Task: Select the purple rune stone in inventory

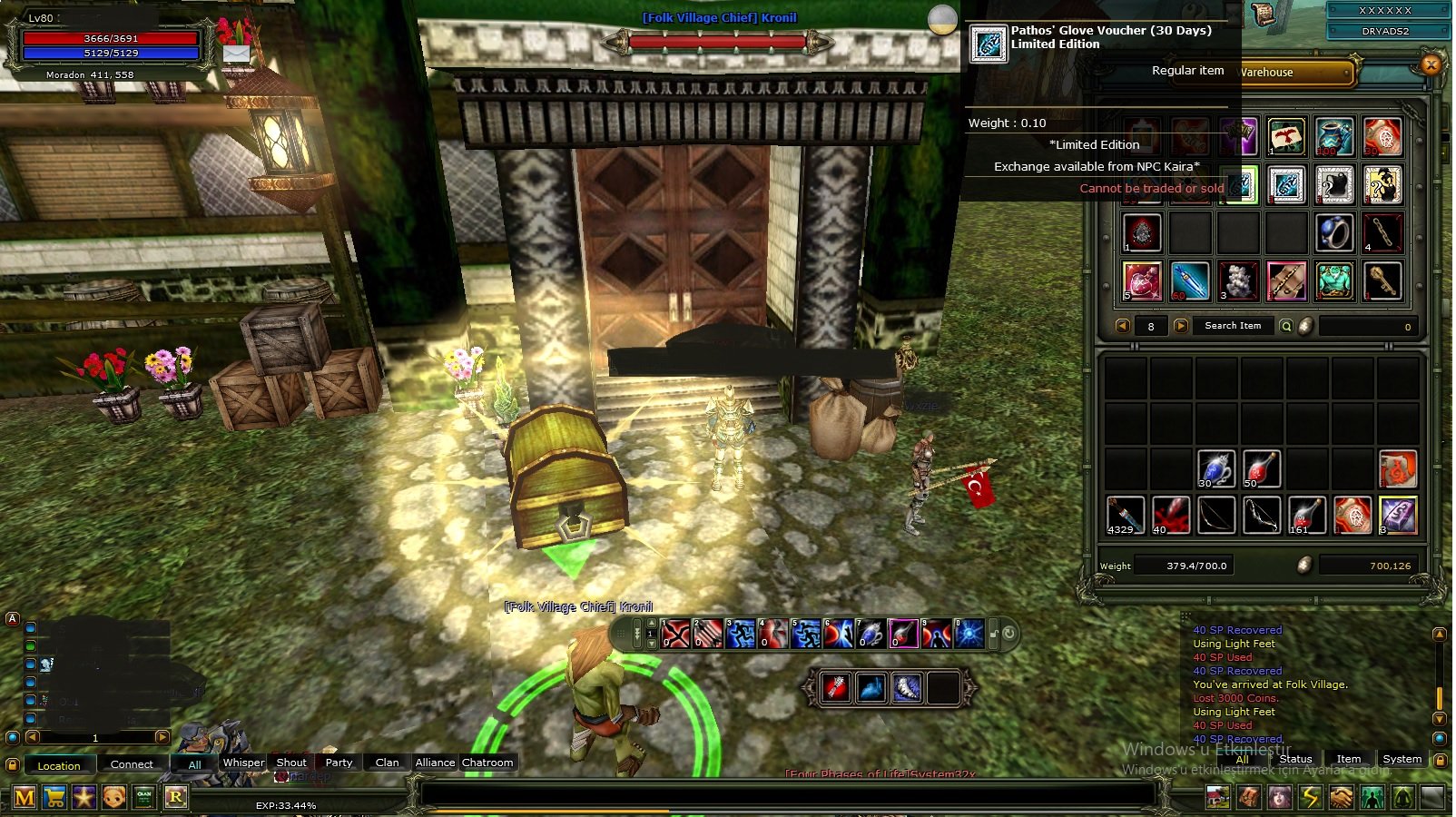Action: 1398,515
